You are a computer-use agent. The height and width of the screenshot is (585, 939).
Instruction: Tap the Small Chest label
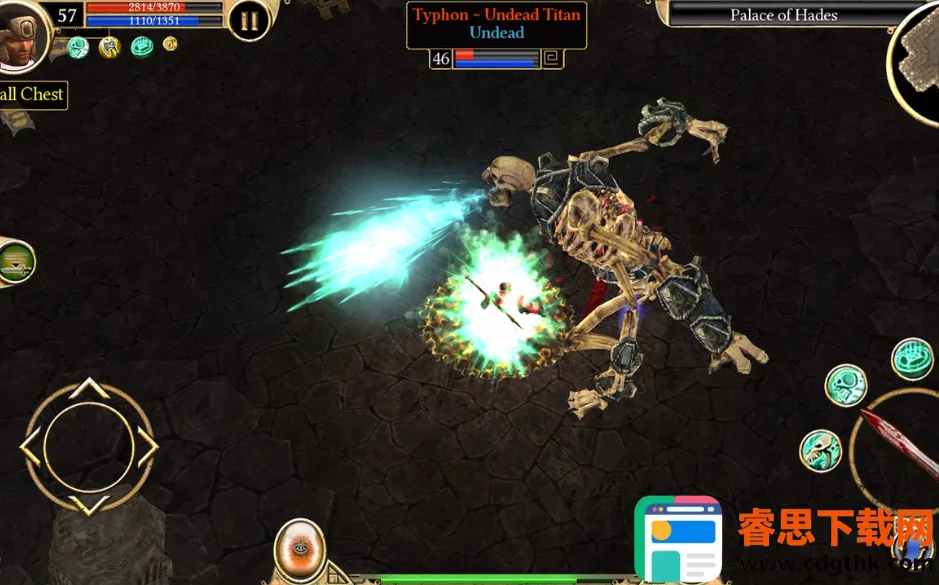[x=32, y=95]
